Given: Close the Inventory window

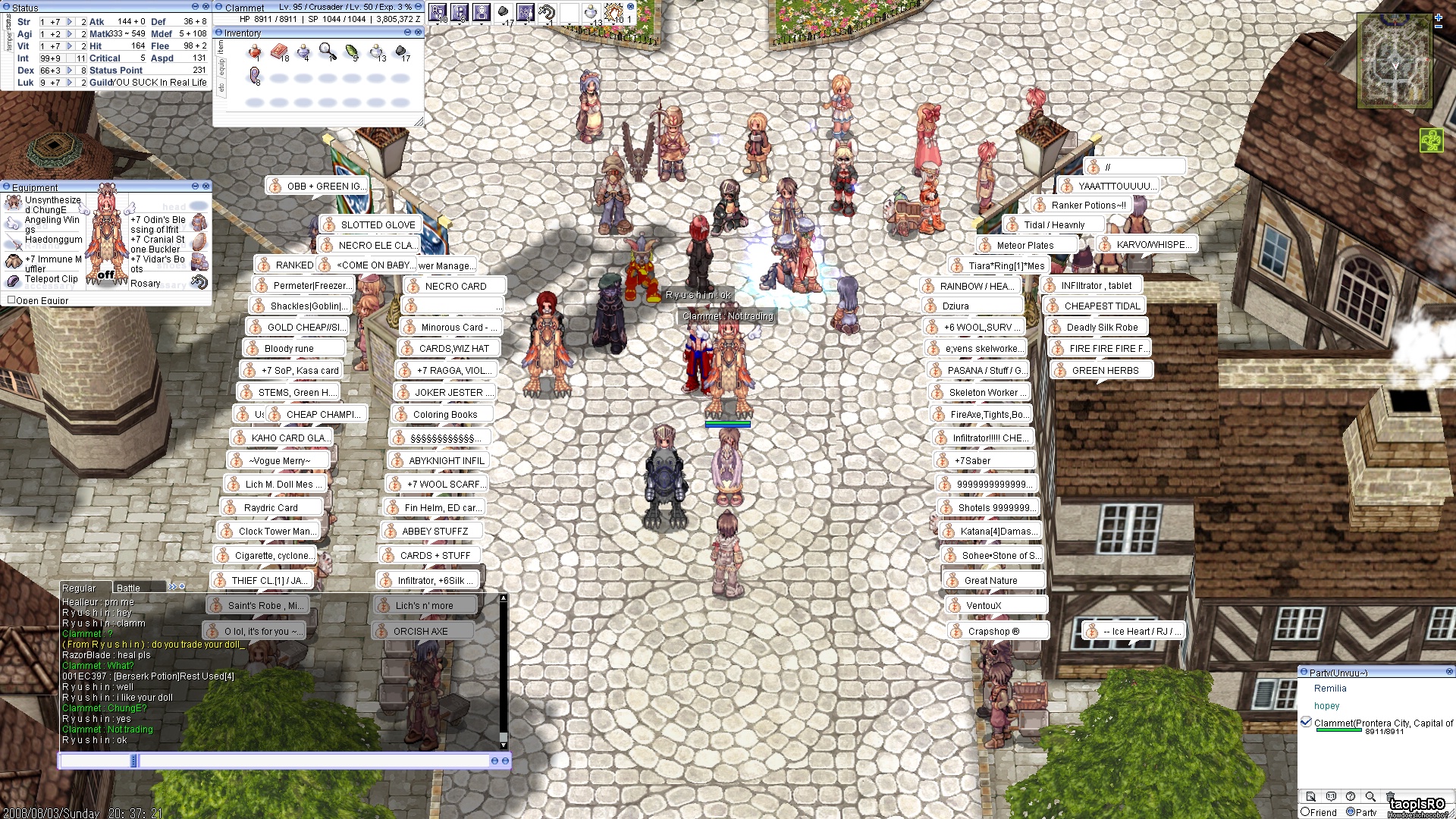Looking at the screenshot, I should [418, 33].
